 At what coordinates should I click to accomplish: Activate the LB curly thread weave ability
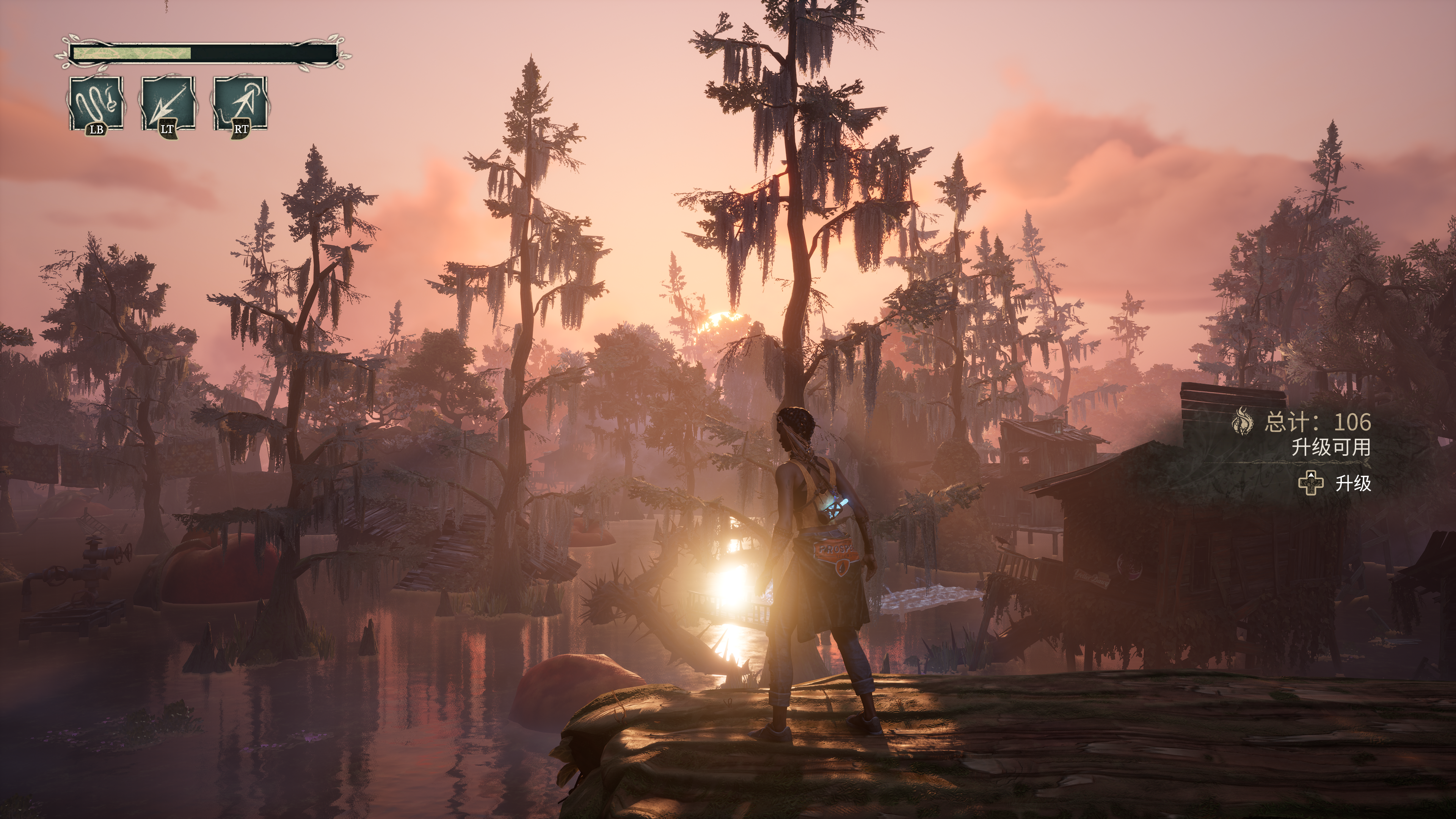tap(96, 104)
